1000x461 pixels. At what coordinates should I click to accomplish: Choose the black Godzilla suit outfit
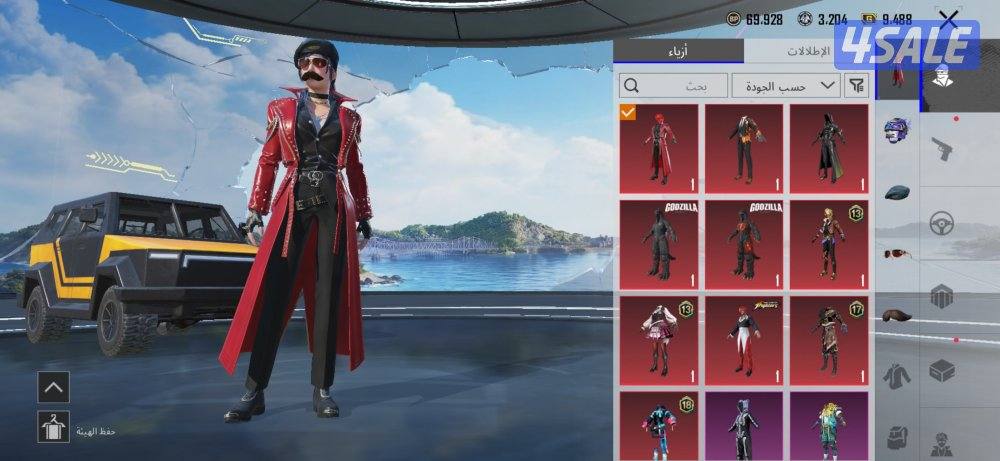(658, 243)
